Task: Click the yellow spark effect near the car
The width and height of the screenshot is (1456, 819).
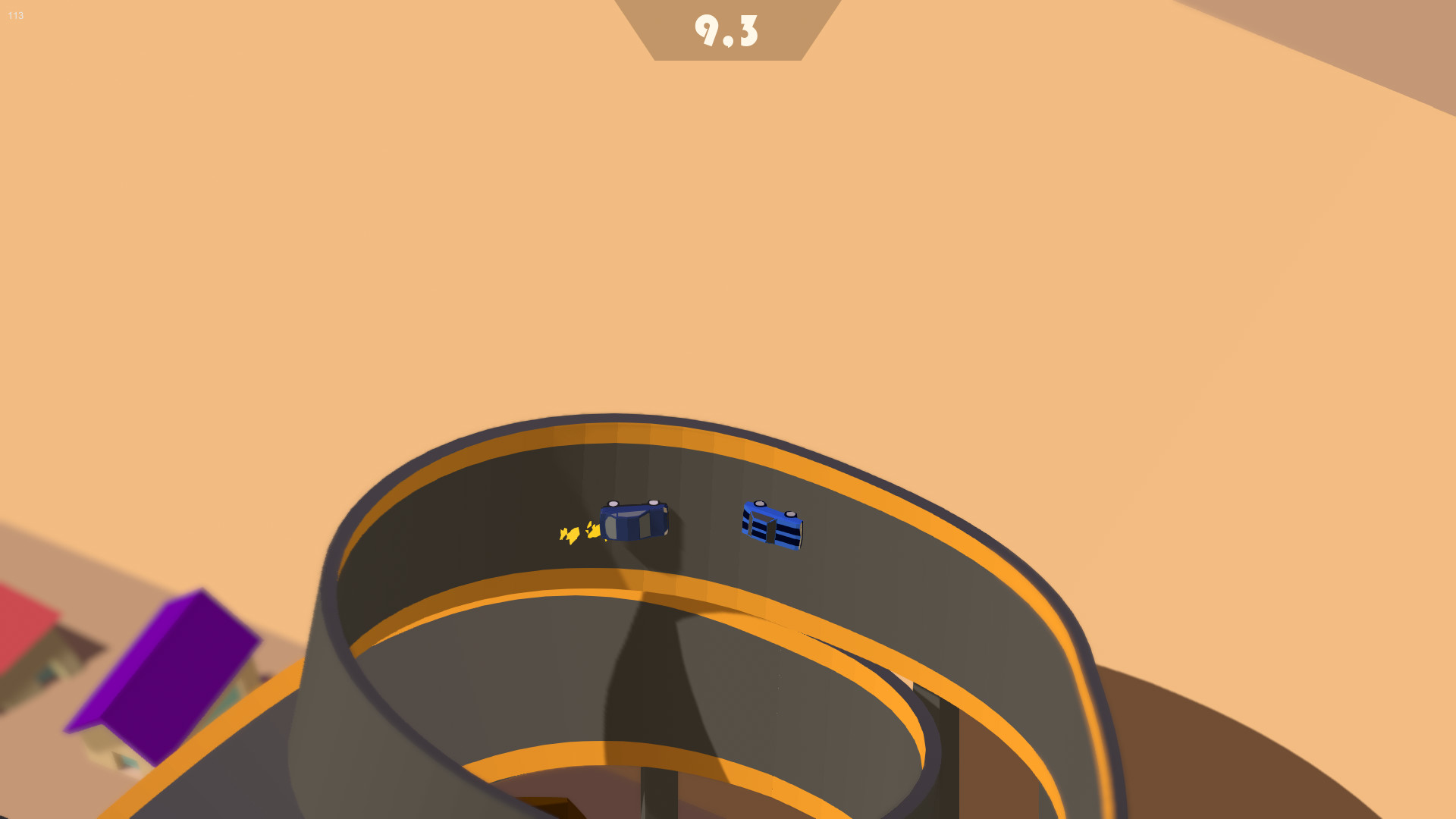Action: tap(575, 533)
